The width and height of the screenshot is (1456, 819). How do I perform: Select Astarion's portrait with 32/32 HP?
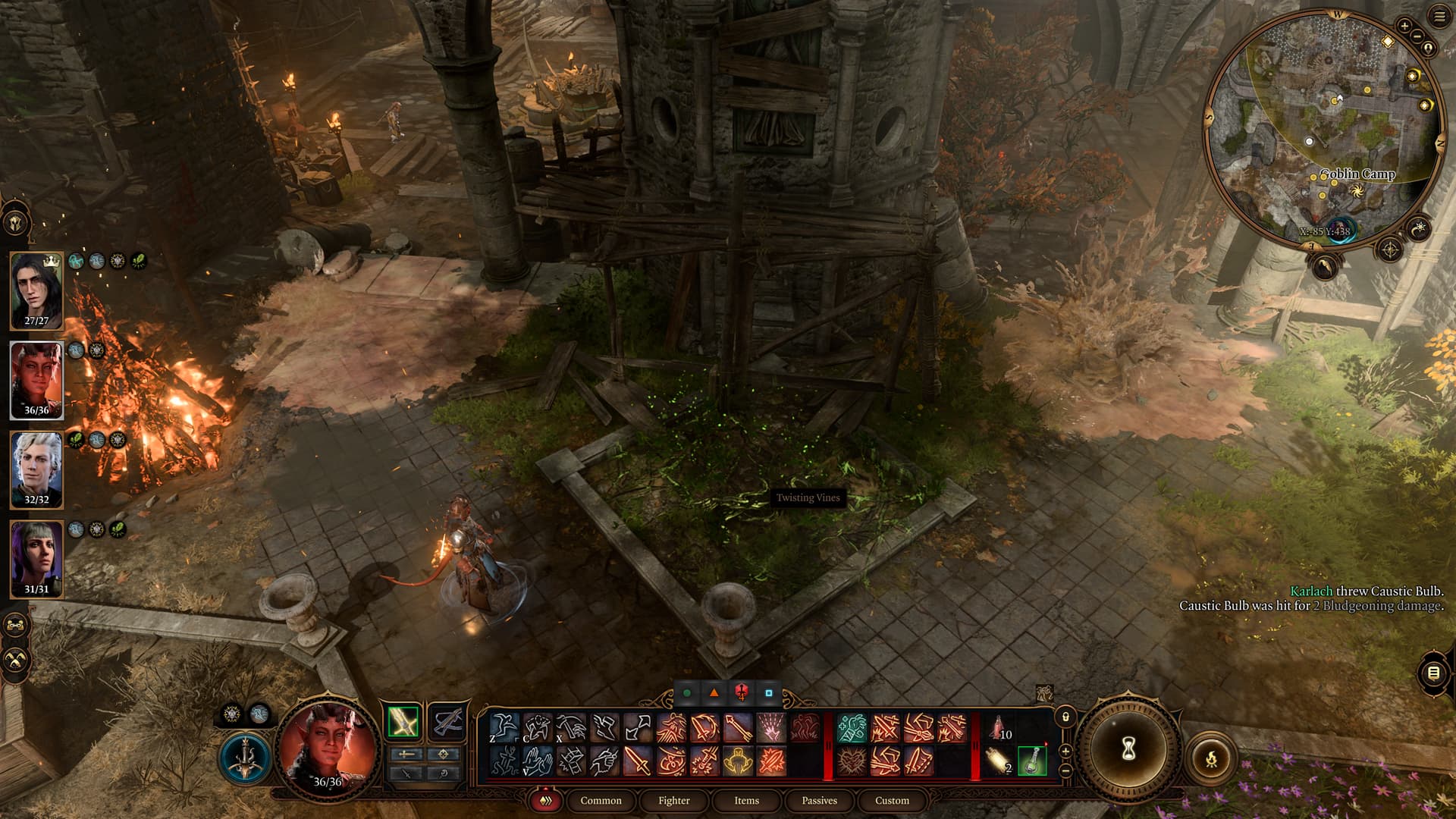point(36,469)
